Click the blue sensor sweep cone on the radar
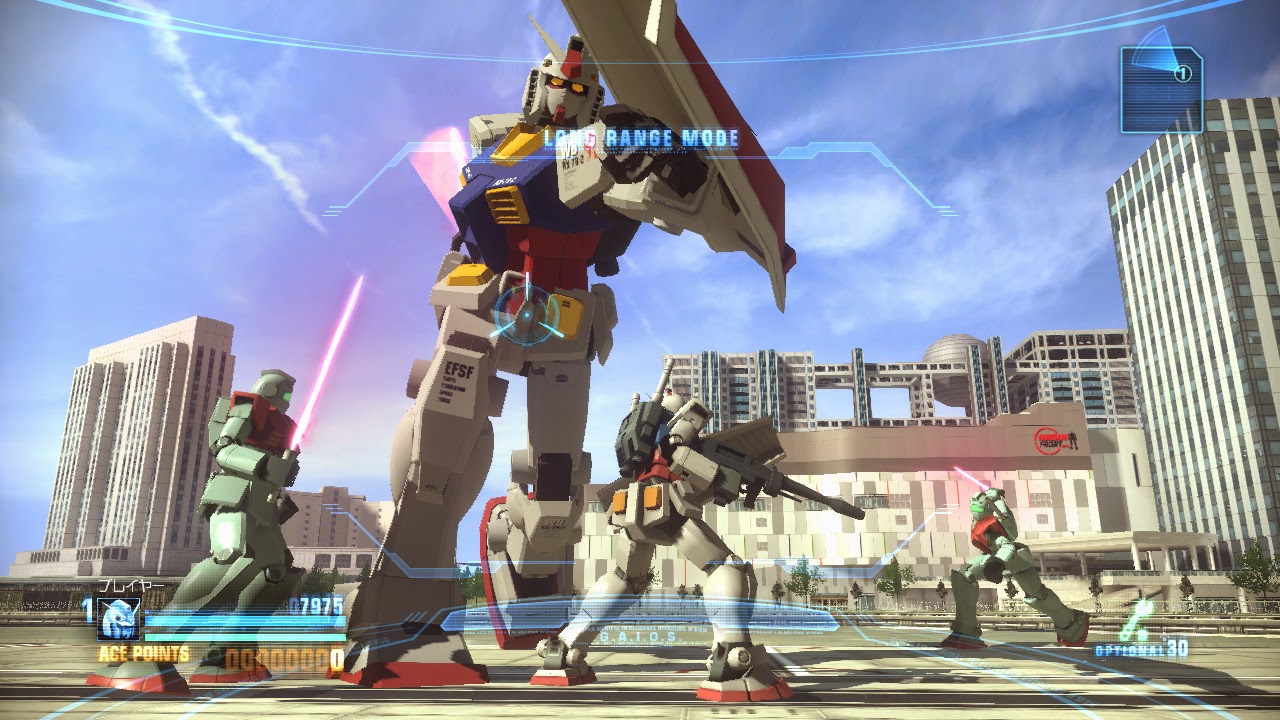The image size is (1280, 720). (x=1155, y=48)
